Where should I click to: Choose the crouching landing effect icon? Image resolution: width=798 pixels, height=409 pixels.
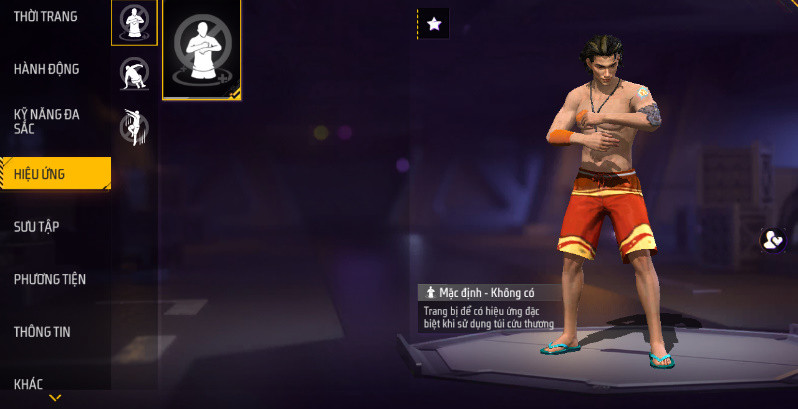point(134,73)
